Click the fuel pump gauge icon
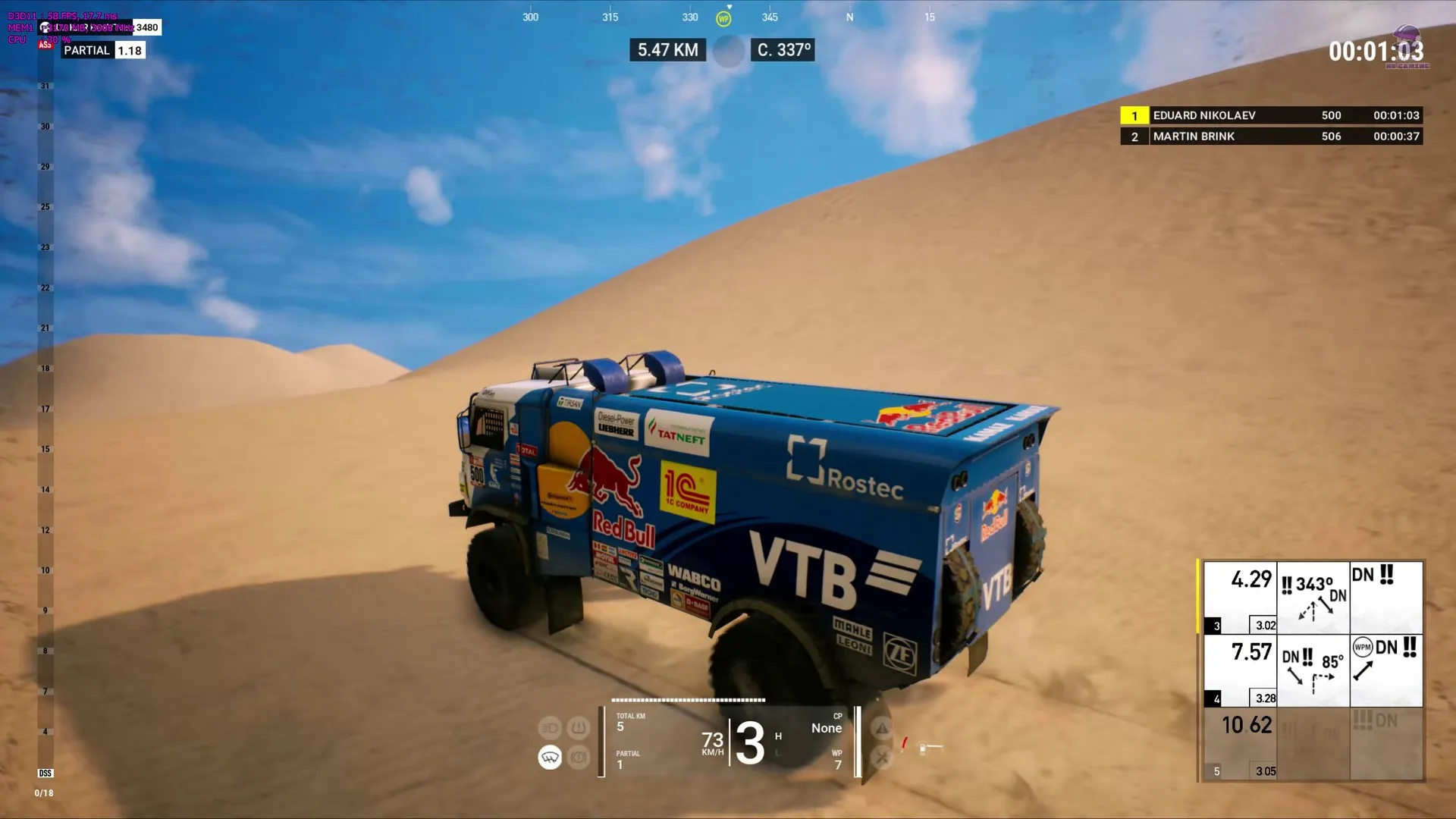This screenshot has height=819, width=1456. [923, 748]
